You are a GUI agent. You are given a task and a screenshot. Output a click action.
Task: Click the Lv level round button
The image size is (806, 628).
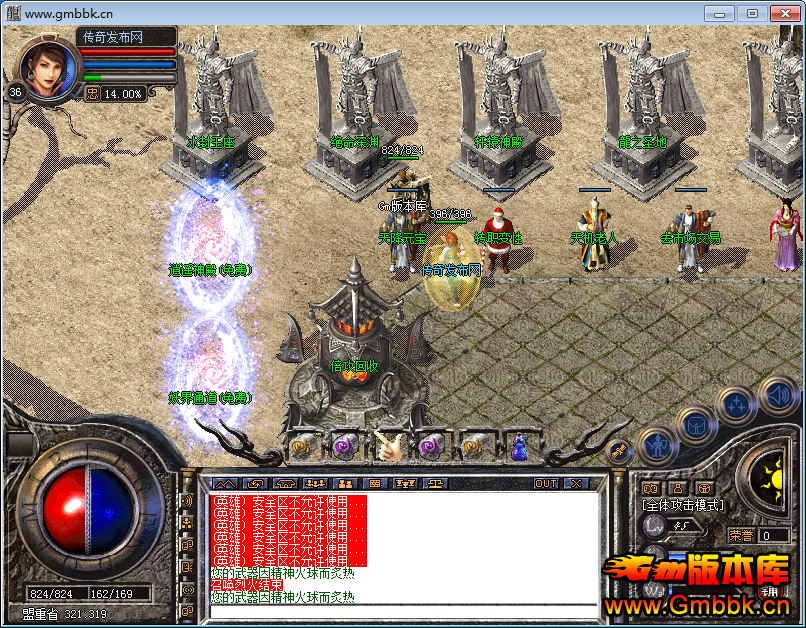pyautogui.click(x=652, y=526)
